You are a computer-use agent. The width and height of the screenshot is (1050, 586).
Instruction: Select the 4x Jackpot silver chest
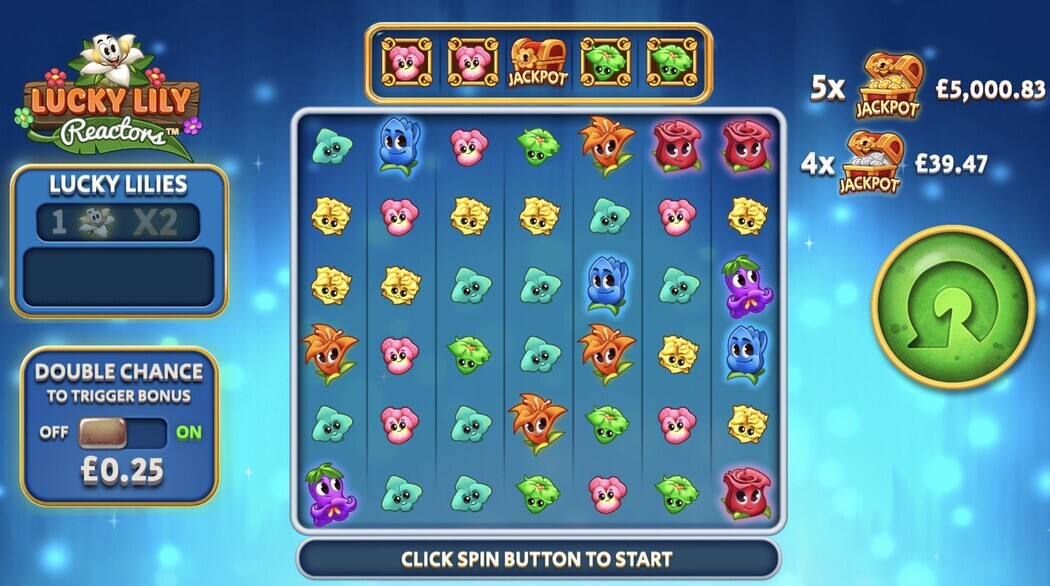pyautogui.click(x=866, y=161)
